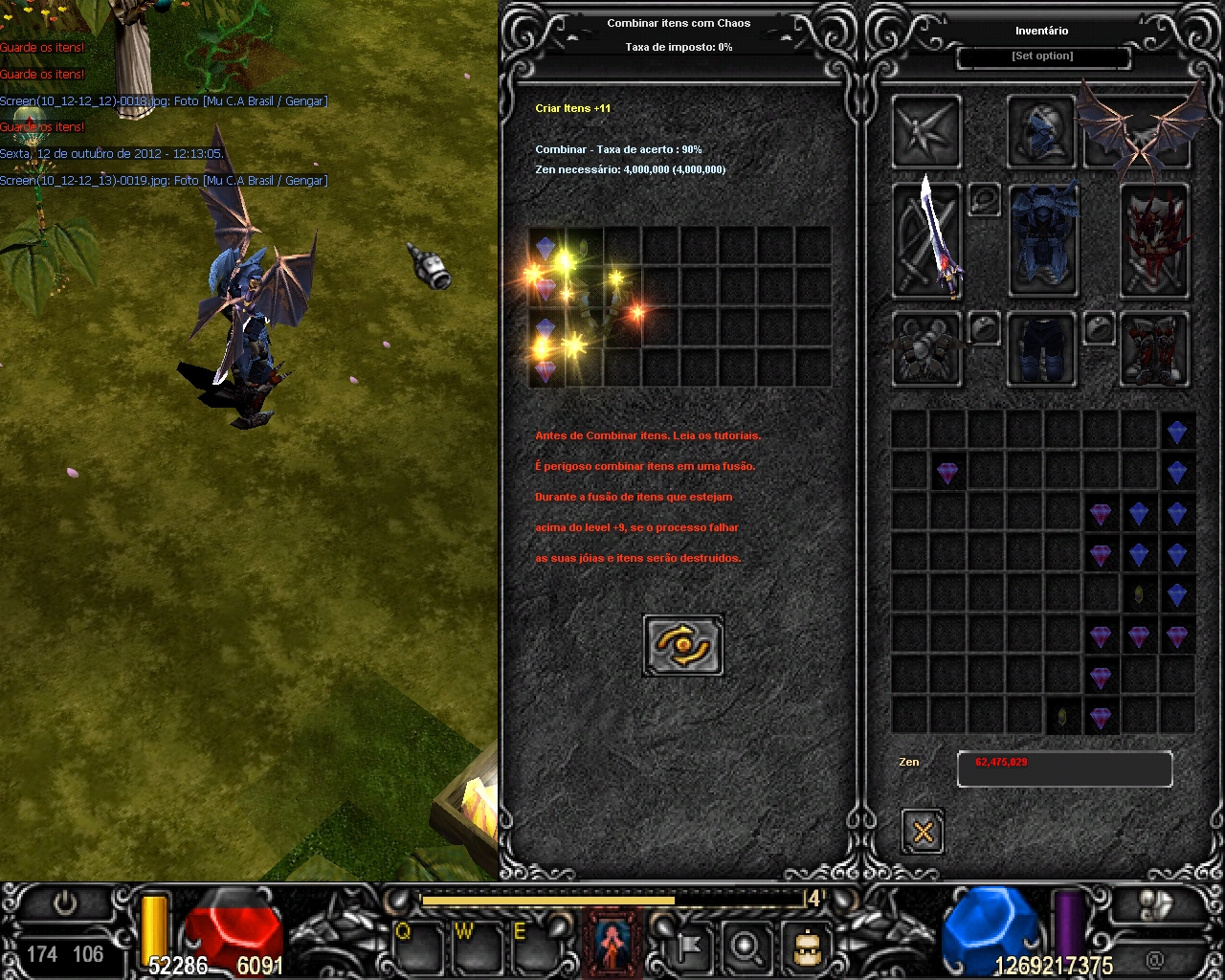The image size is (1225, 980).
Task: Choose the equipped gloves slot
Action: 926,348
